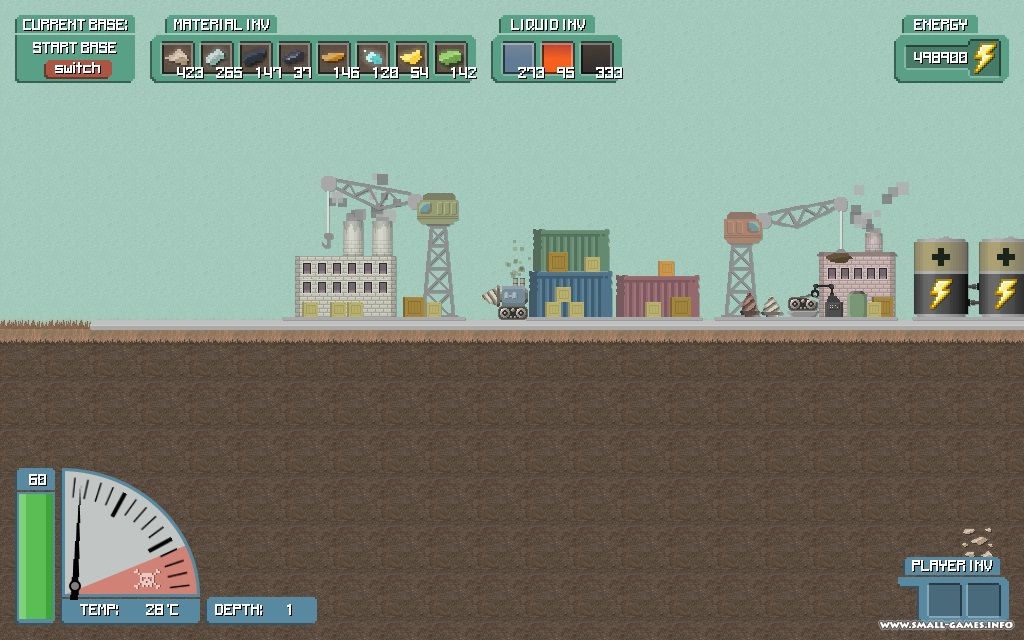Select the blue water liquid slot

click(x=518, y=57)
